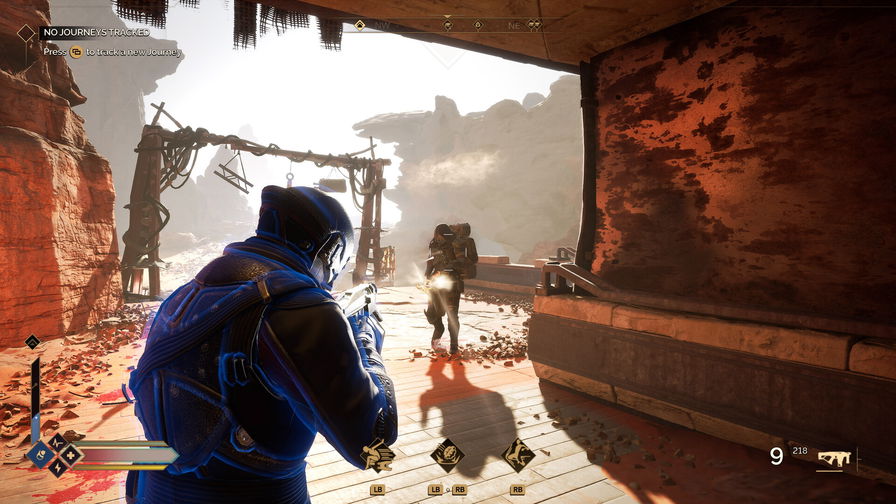Click the large blue class diamond icon
Viewport: 896px width, 504px height.
tap(42, 455)
